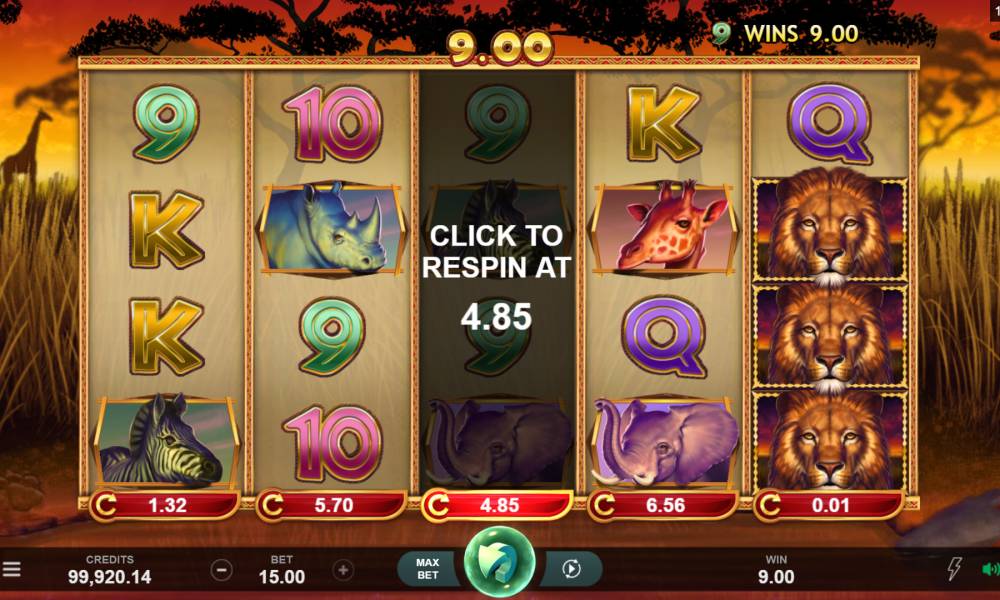1000x600 pixels.
Task: Respin the third reel for 4.85
Action: tap(498, 505)
